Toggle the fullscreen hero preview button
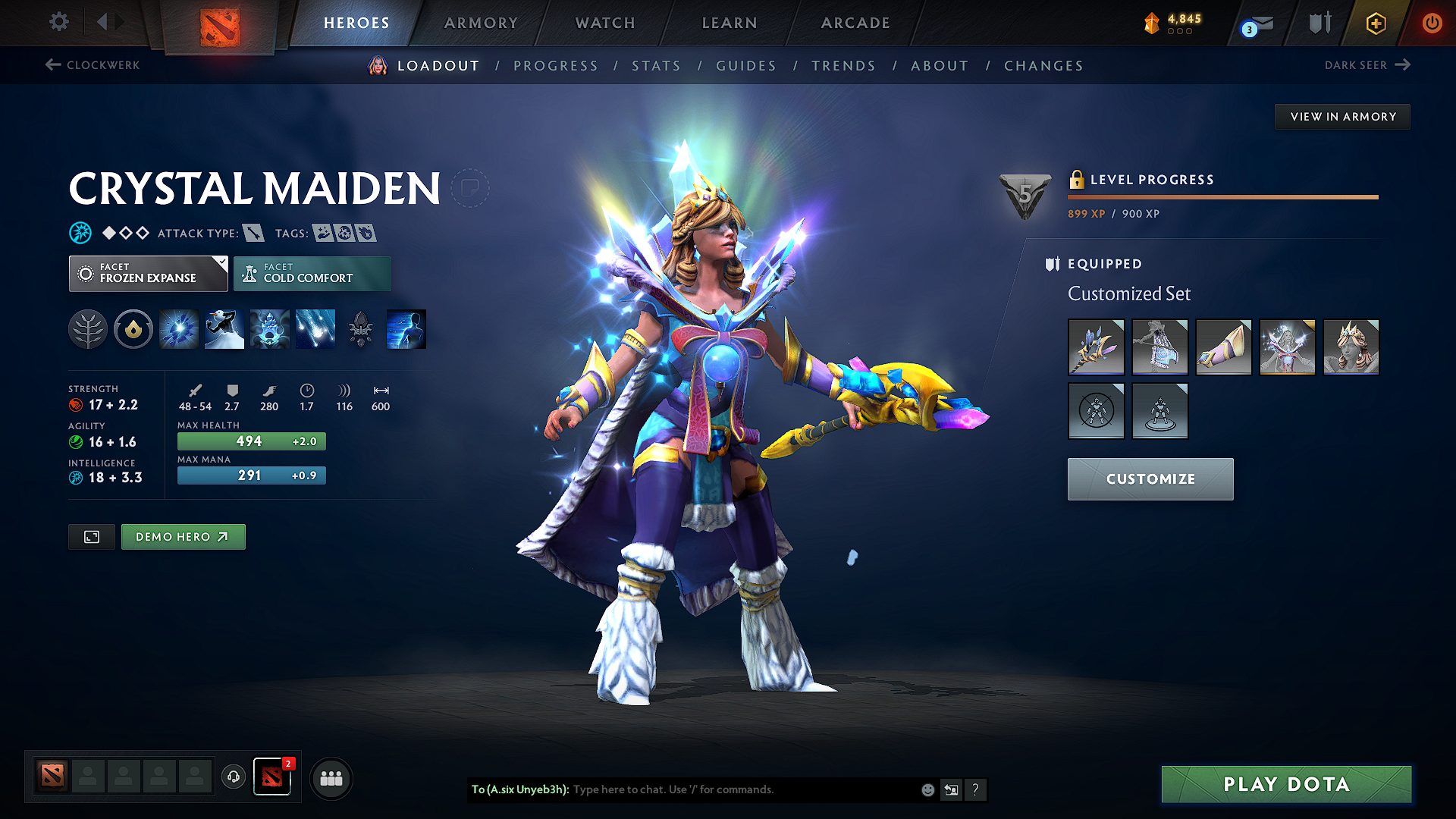This screenshot has width=1456, height=819. 91,536
